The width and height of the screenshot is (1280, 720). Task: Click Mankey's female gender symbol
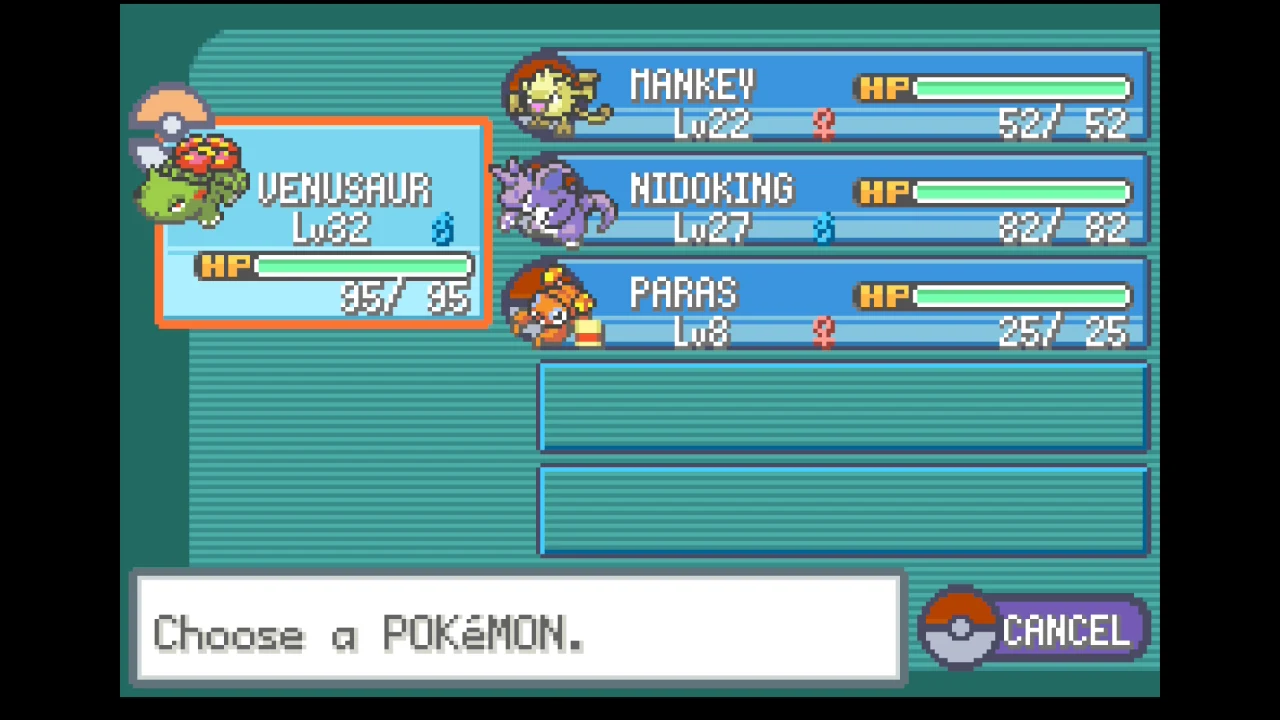tap(822, 122)
